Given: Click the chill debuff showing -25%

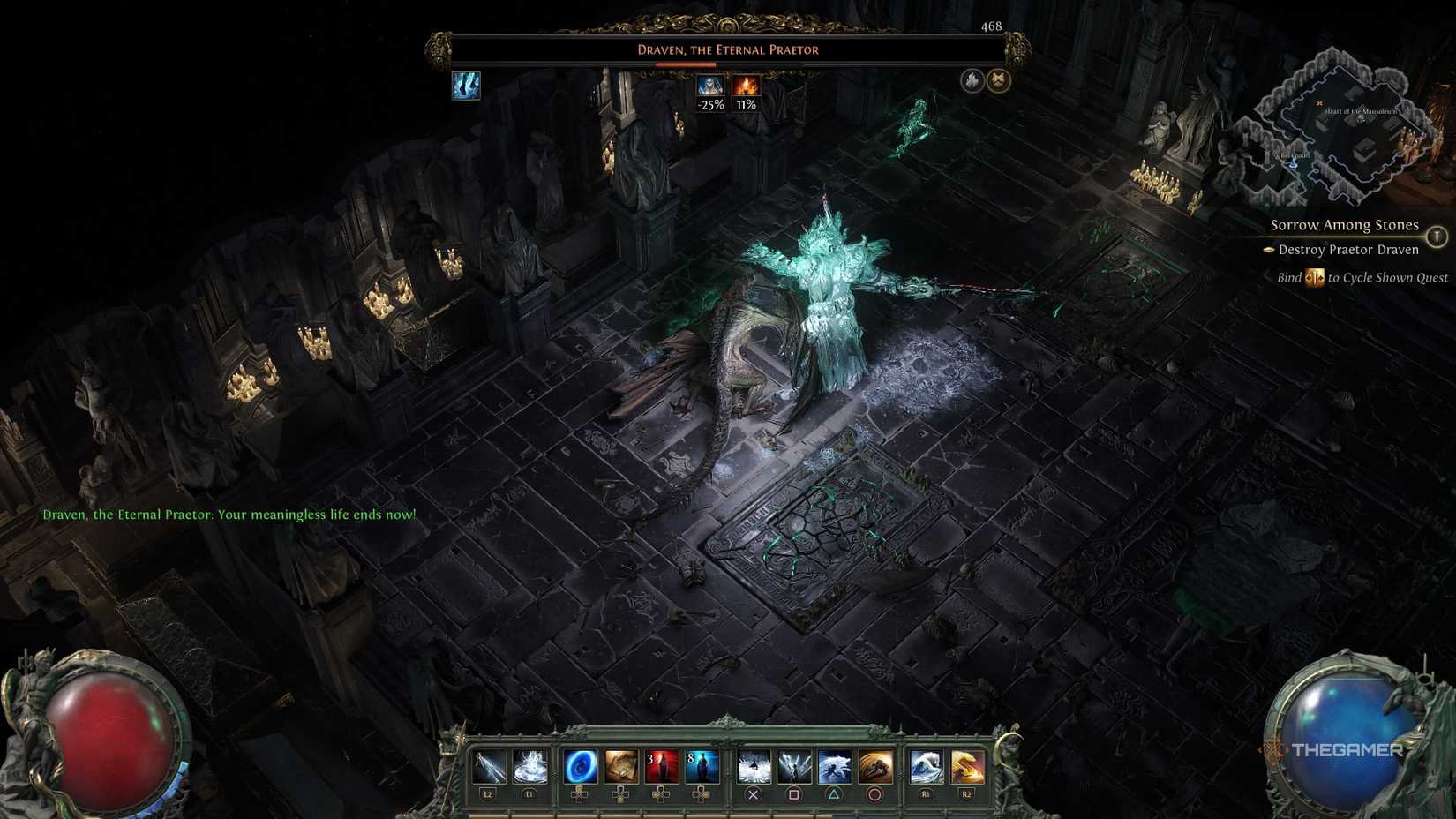Looking at the screenshot, I should tap(709, 86).
